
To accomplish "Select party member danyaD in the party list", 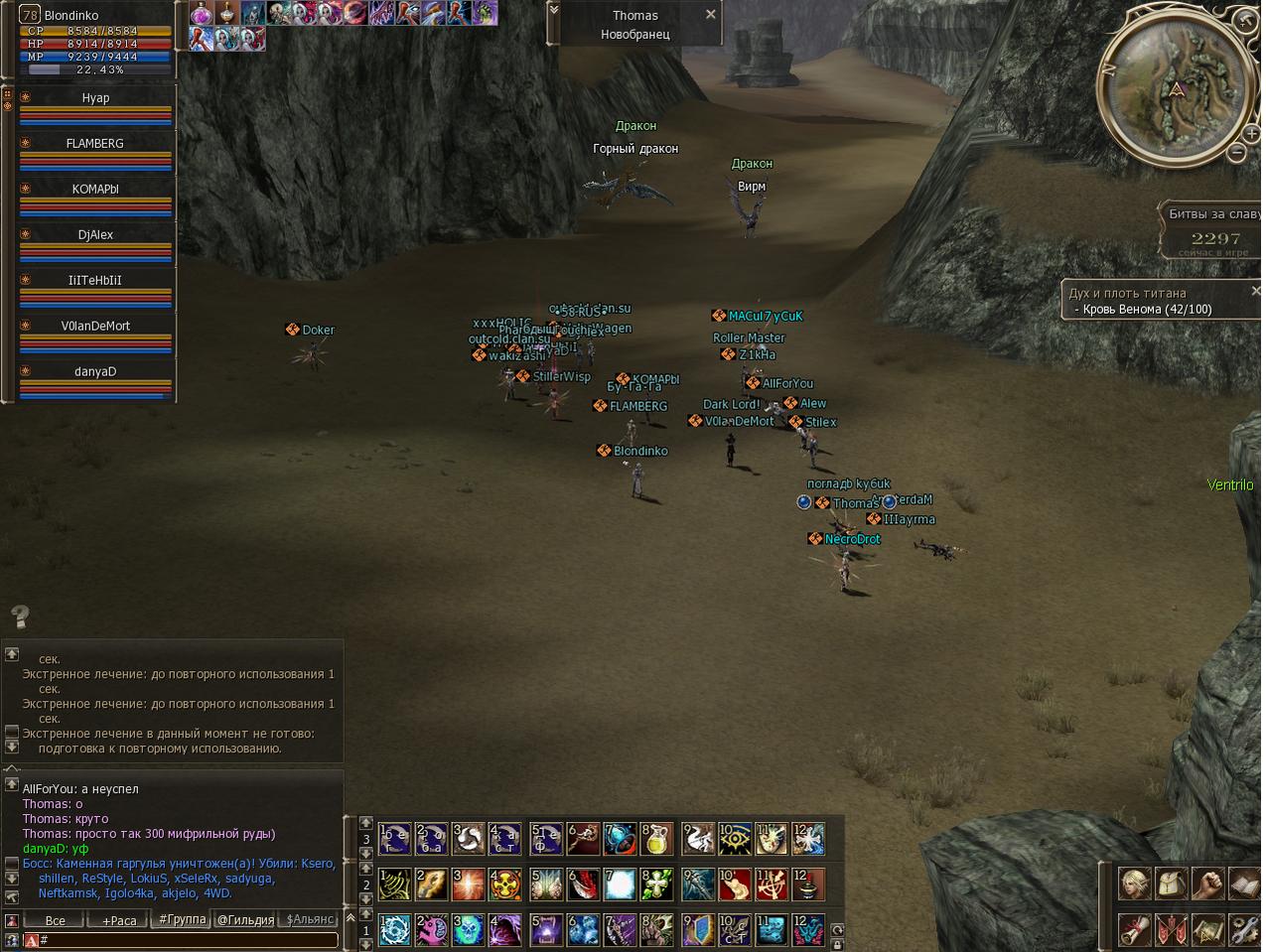I will pos(95,372).
